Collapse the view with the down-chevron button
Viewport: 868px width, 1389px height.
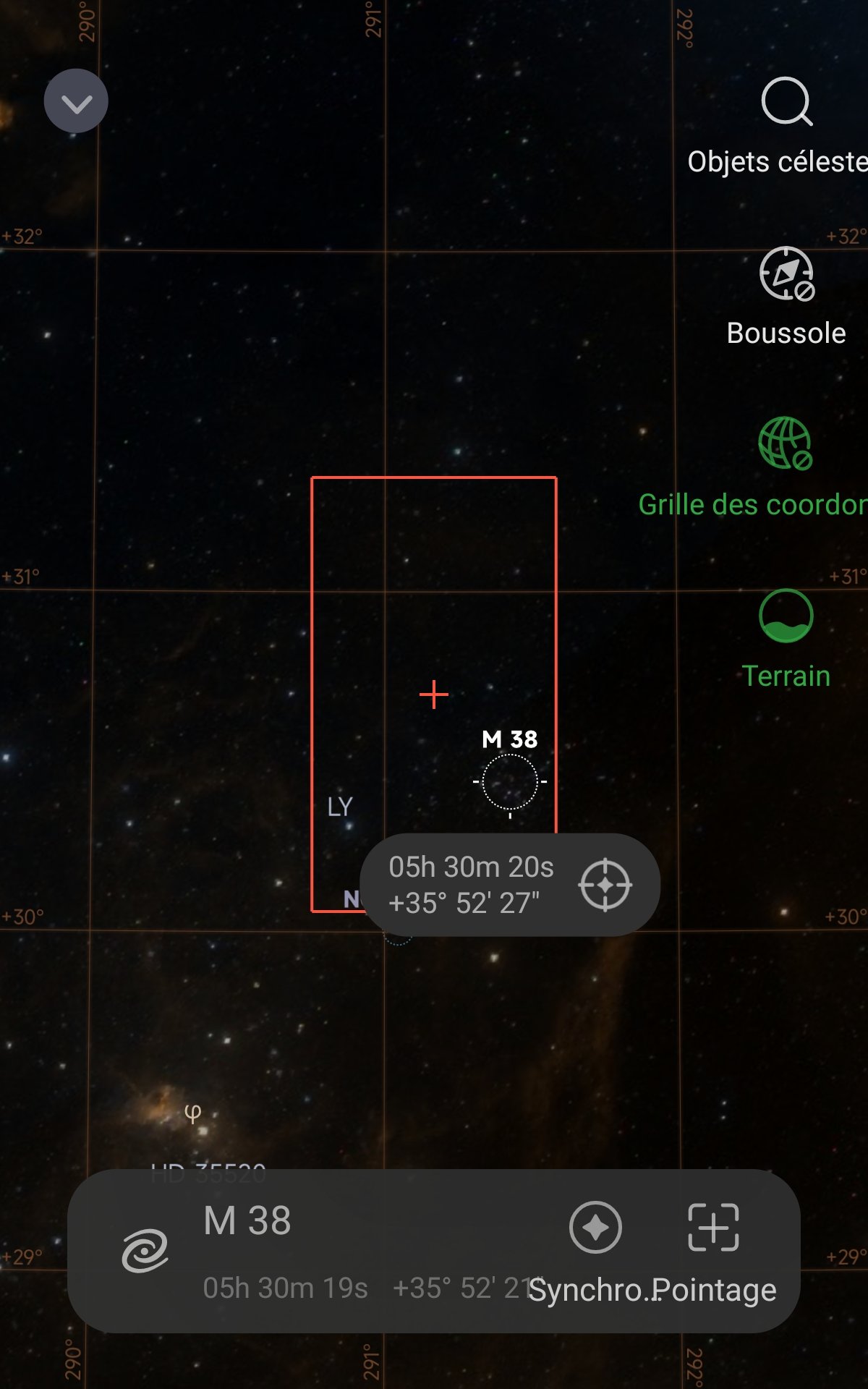pyautogui.click(x=76, y=101)
